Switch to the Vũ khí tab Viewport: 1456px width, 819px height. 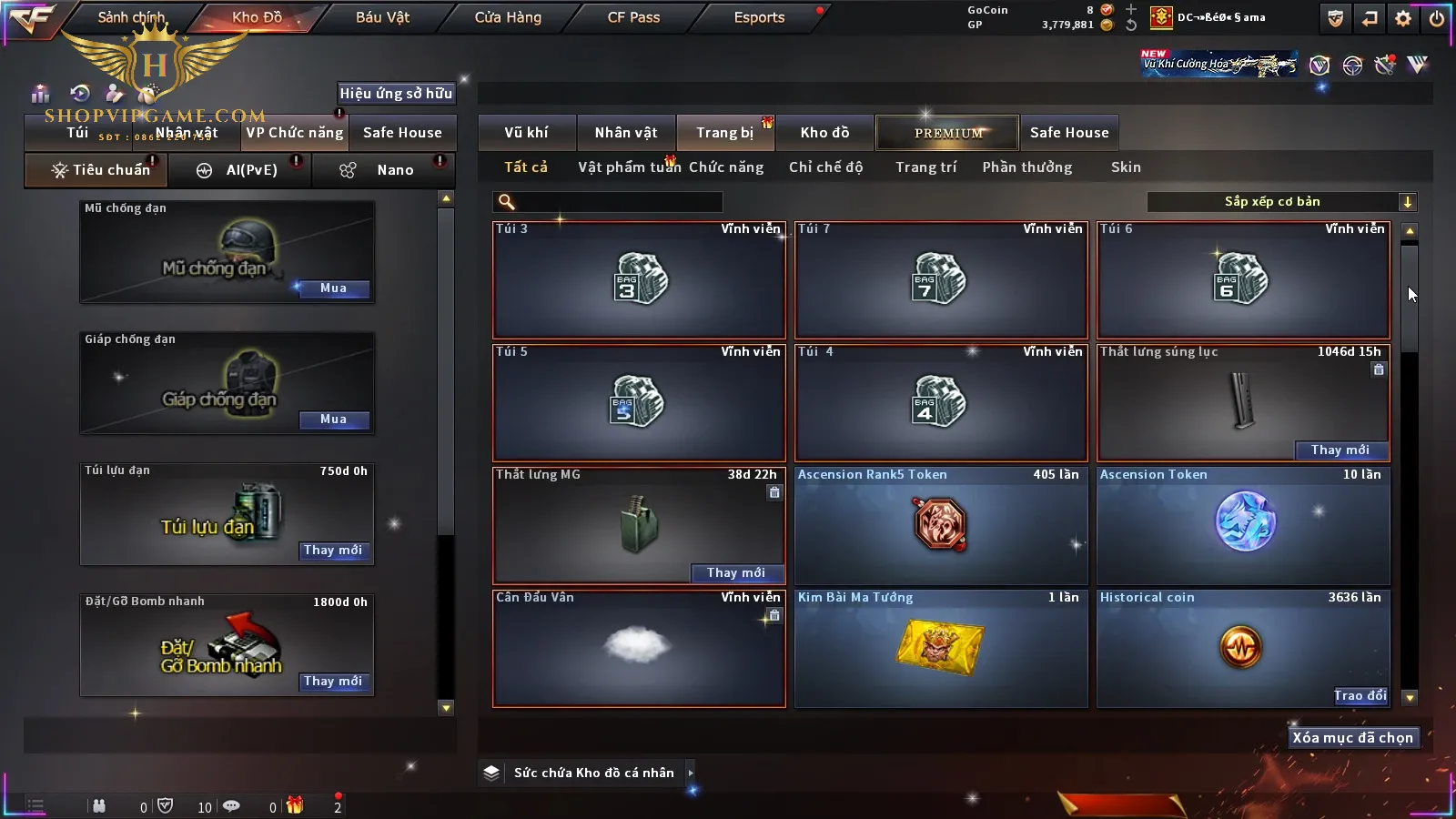pos(526,133)
